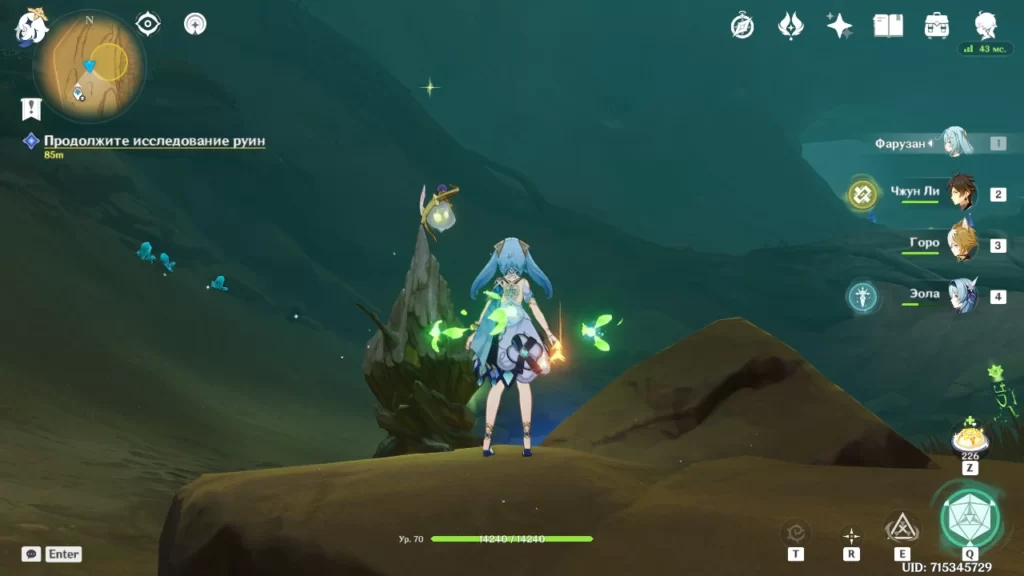Activate the triangle elemental skill
The image size is (1024, 576).
(x=902, y=527)
